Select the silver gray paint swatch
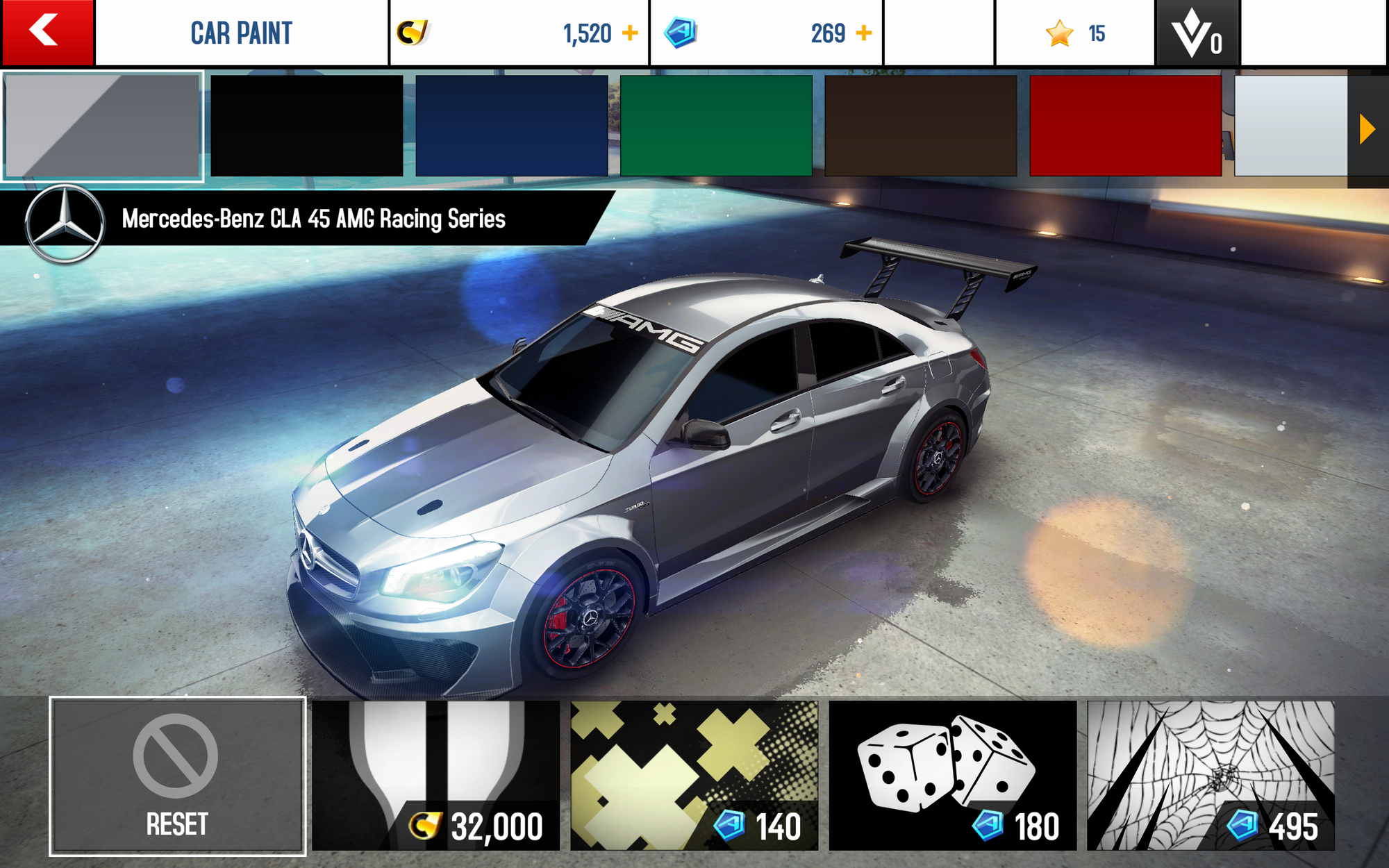 (x=103, y=126)
